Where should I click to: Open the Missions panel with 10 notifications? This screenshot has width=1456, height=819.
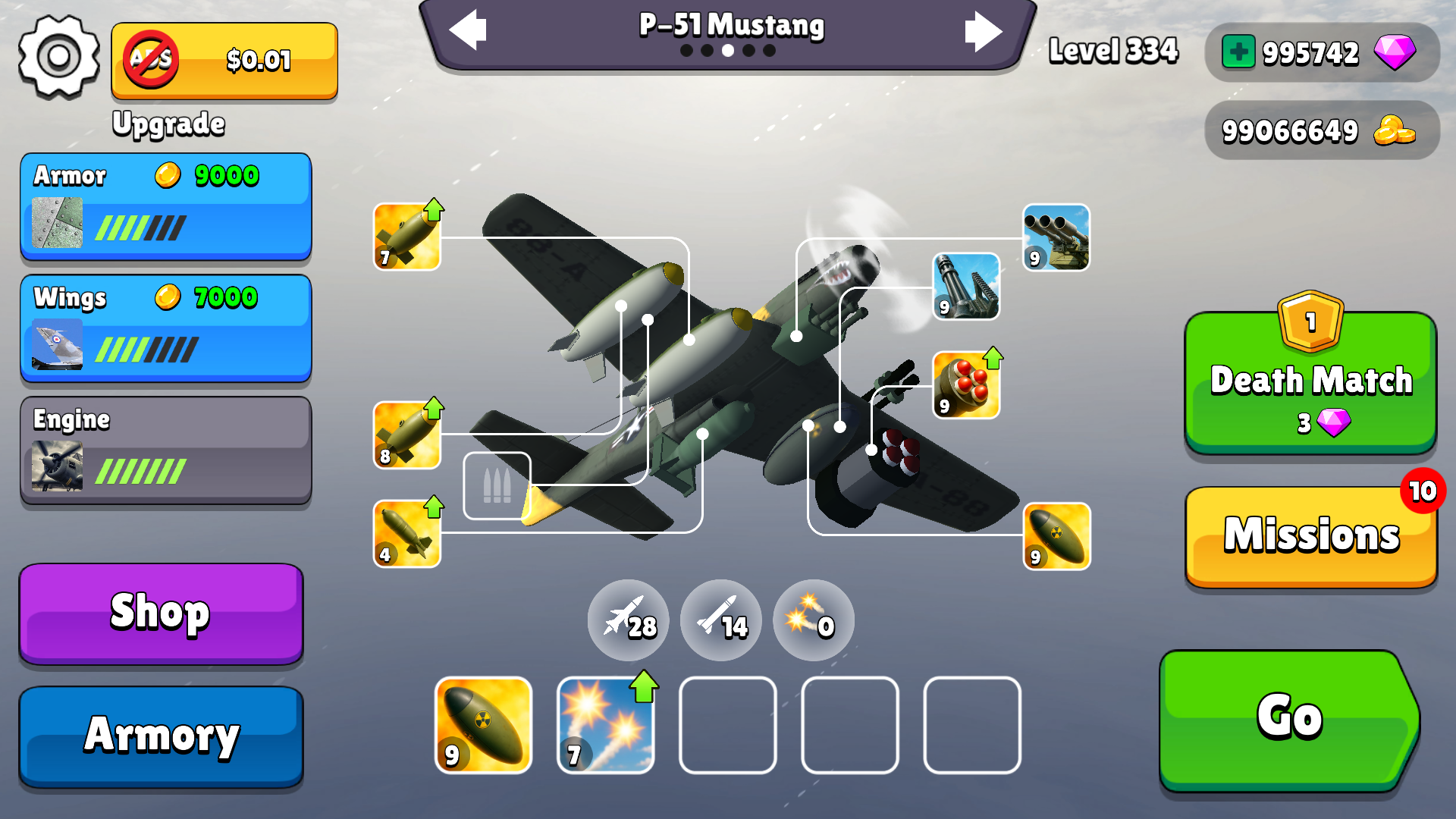(x=1310, y=535)
